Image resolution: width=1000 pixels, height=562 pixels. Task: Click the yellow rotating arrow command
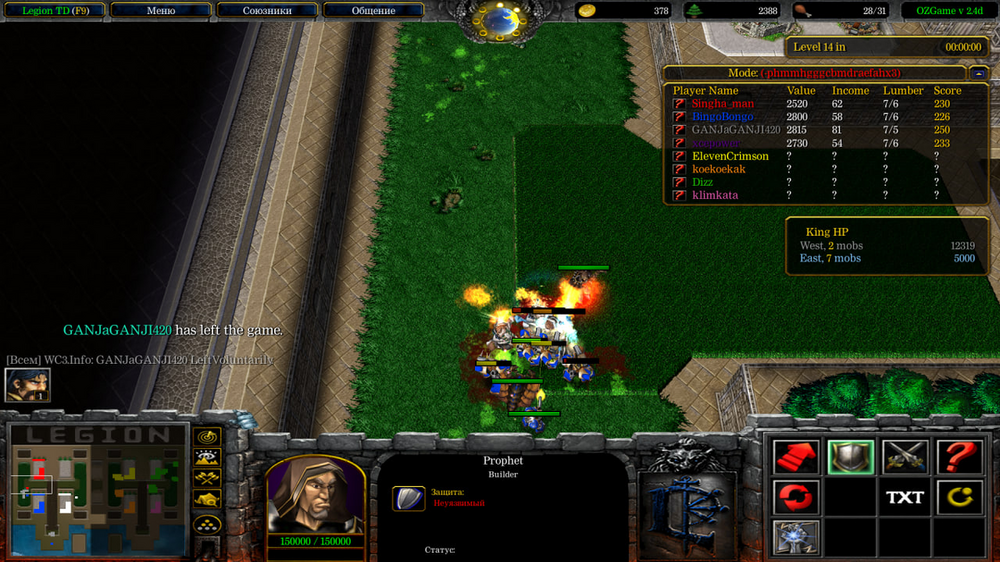pos(958,497)
